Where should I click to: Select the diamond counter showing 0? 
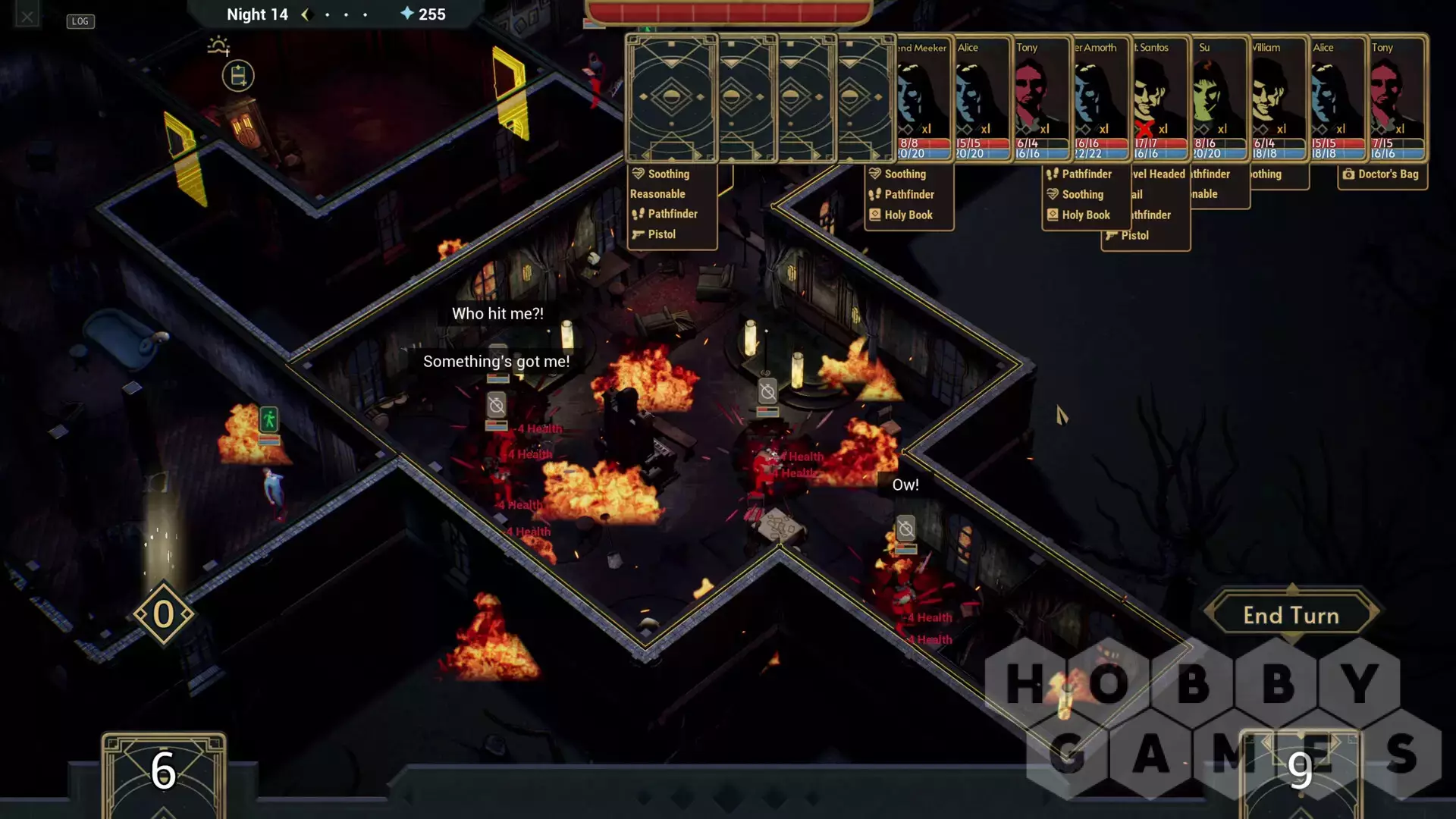(x=164, y=614)
